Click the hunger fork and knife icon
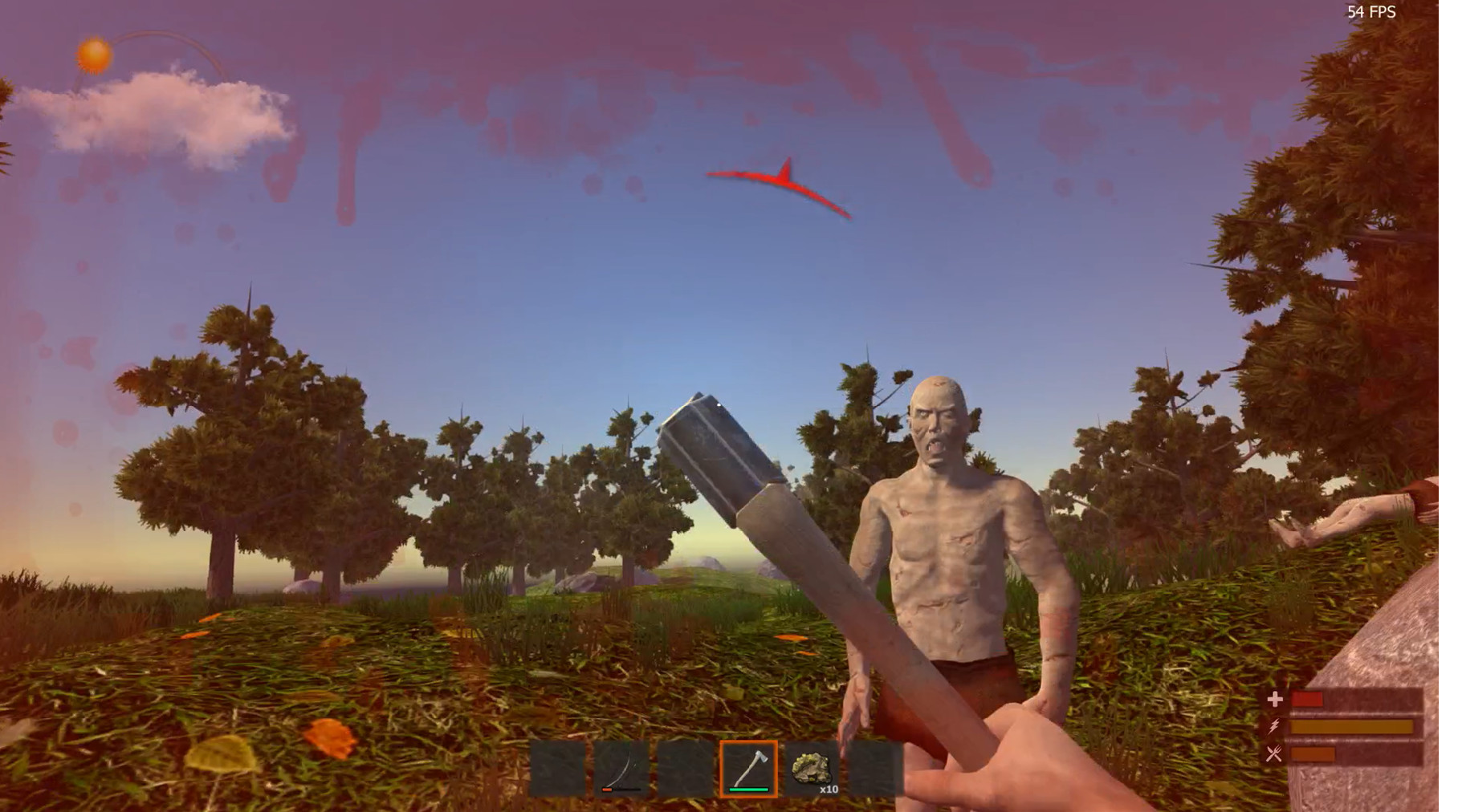This screenshot has width=1458, height=812. coord(1273,754)
